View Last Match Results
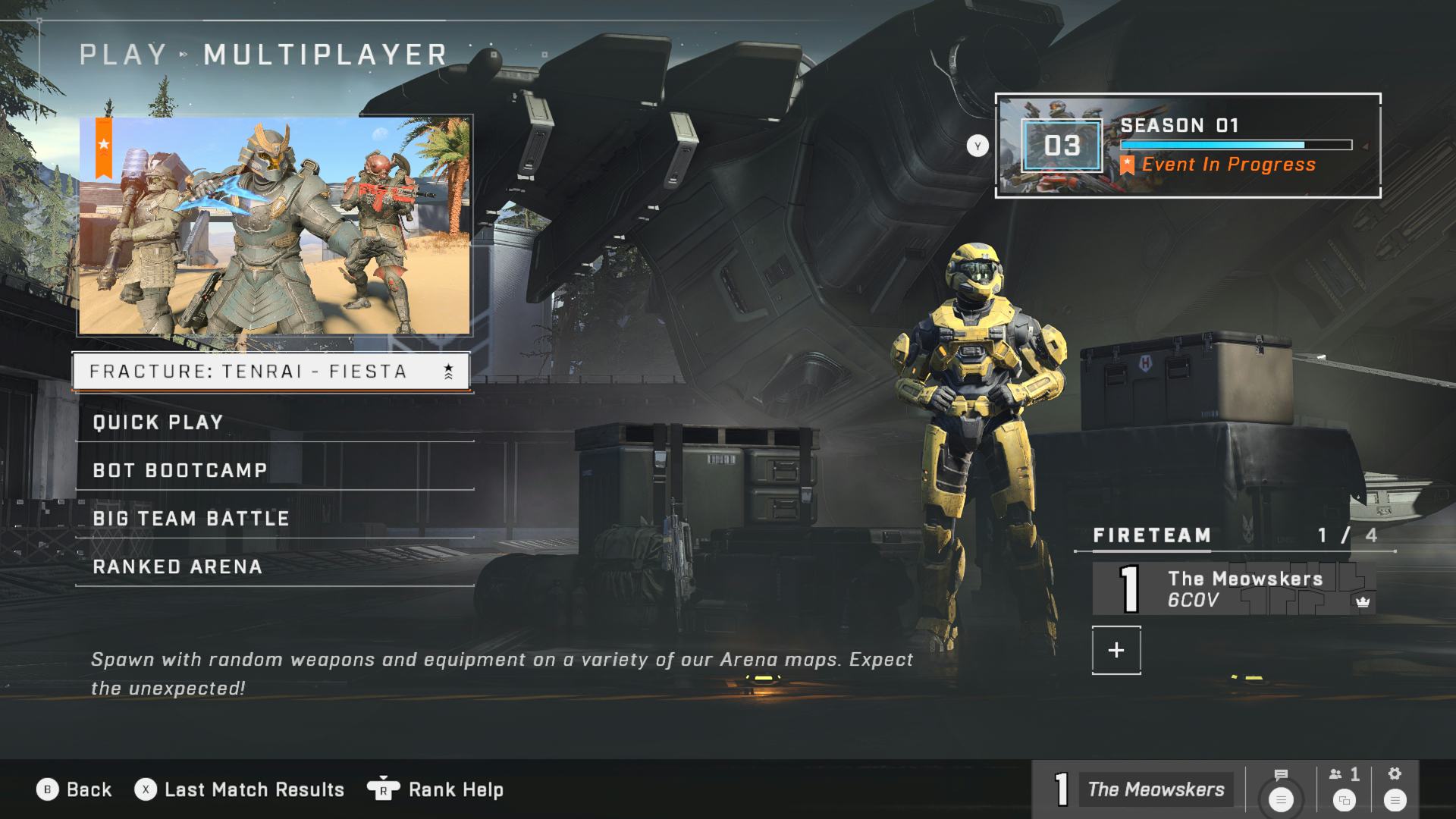This screenshot has height=819, width=1456. tap(240, 789)
